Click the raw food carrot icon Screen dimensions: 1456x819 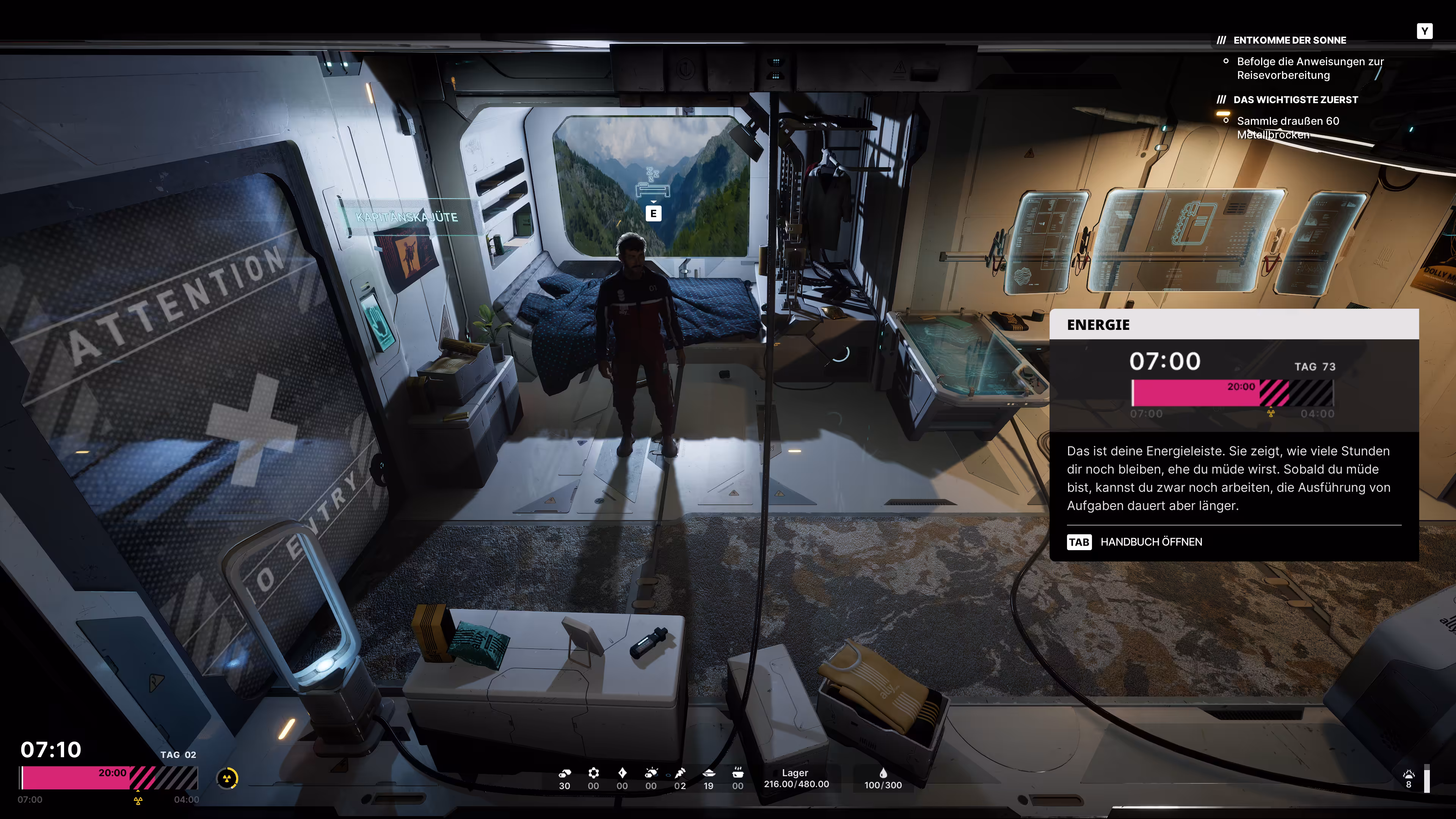(x=680, y=773)
